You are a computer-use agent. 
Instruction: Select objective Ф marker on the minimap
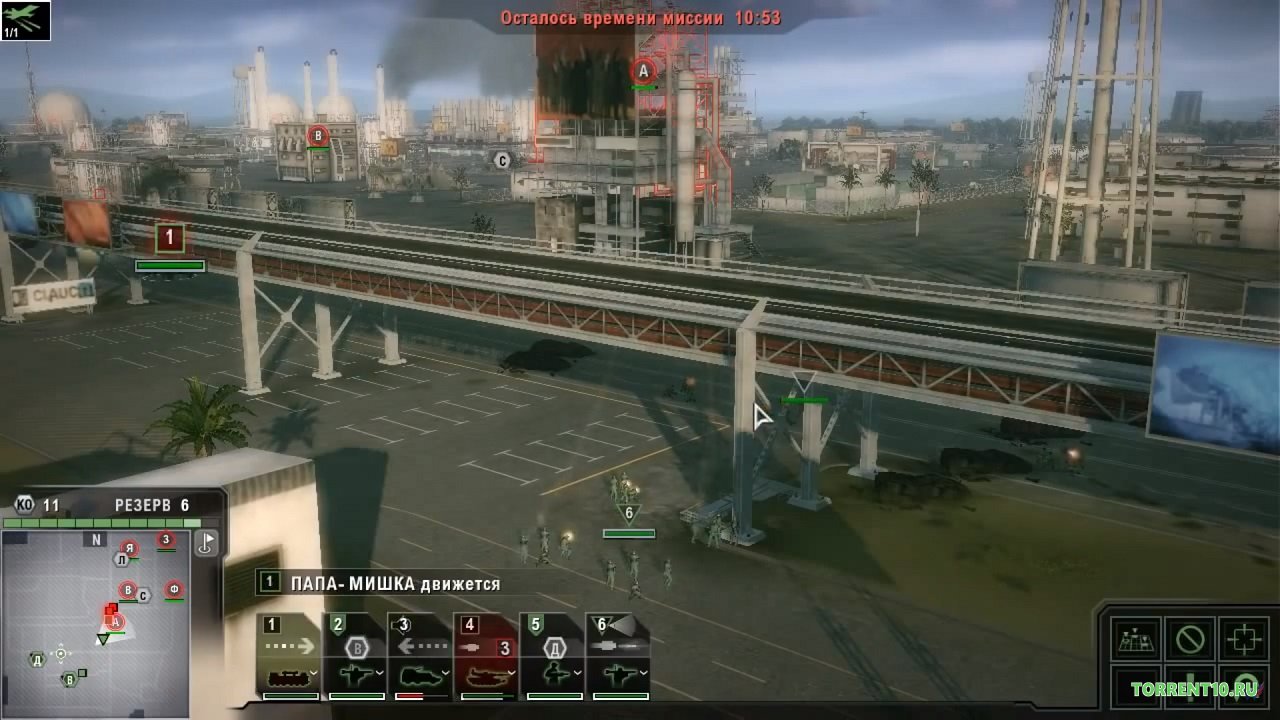[x=174, y=588]
